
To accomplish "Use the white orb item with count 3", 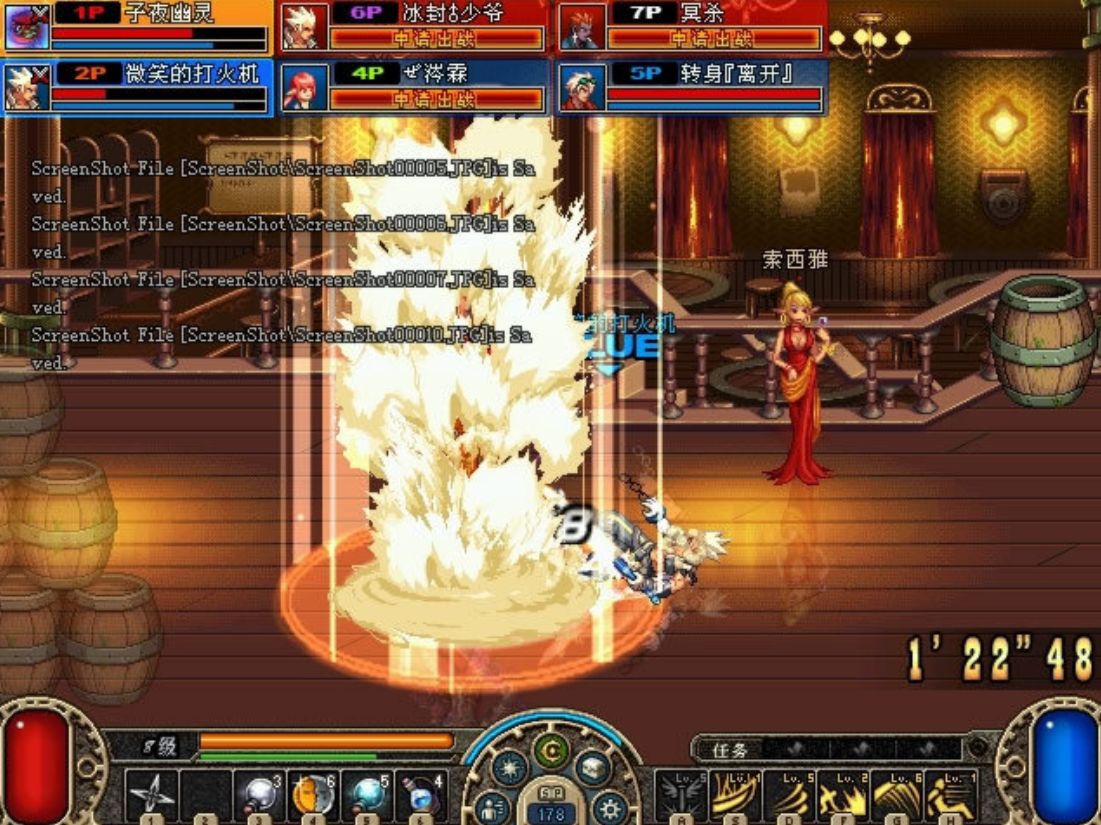I will [x=260, y=795].
